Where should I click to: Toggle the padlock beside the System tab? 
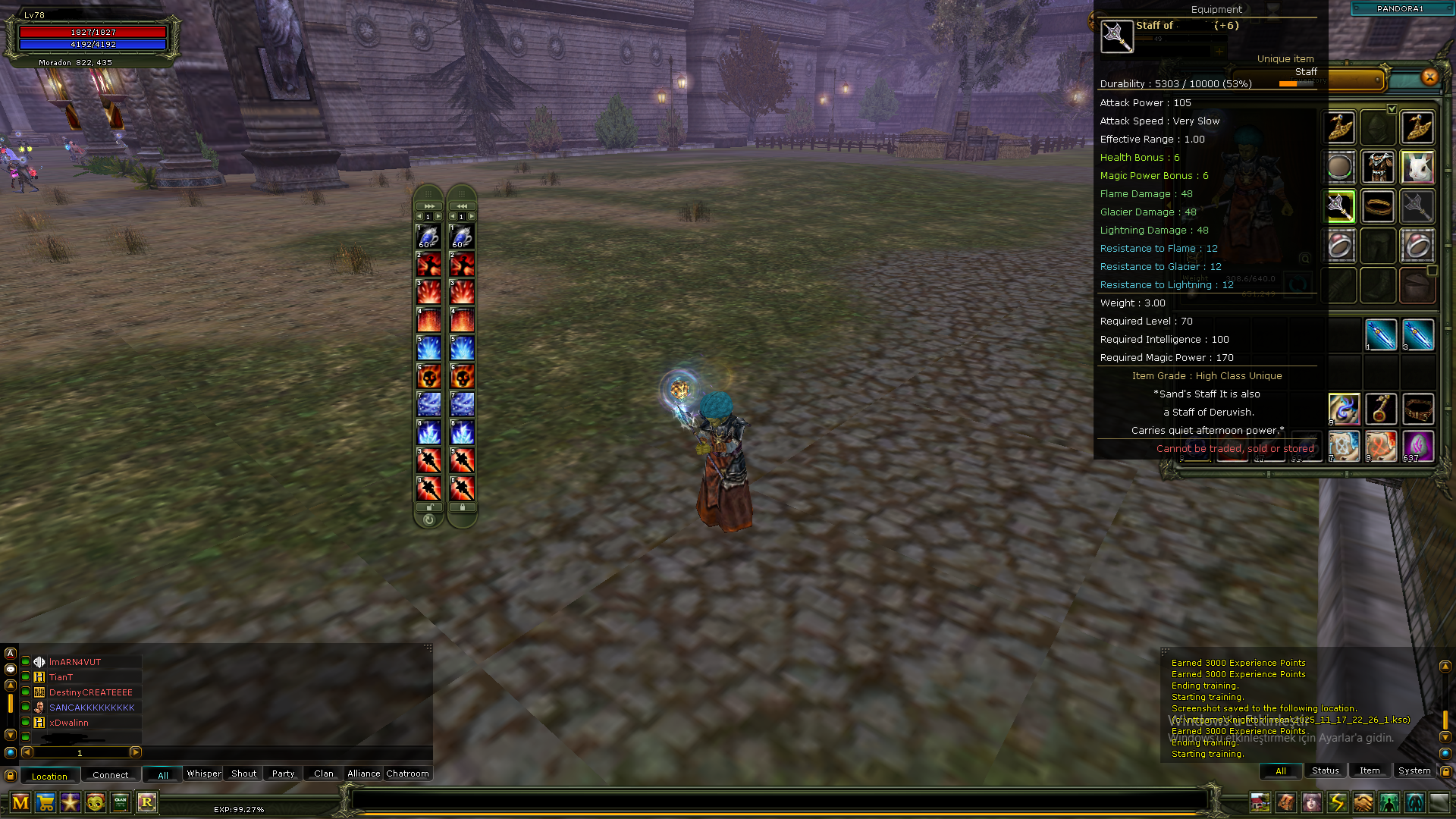(1446, 771)
